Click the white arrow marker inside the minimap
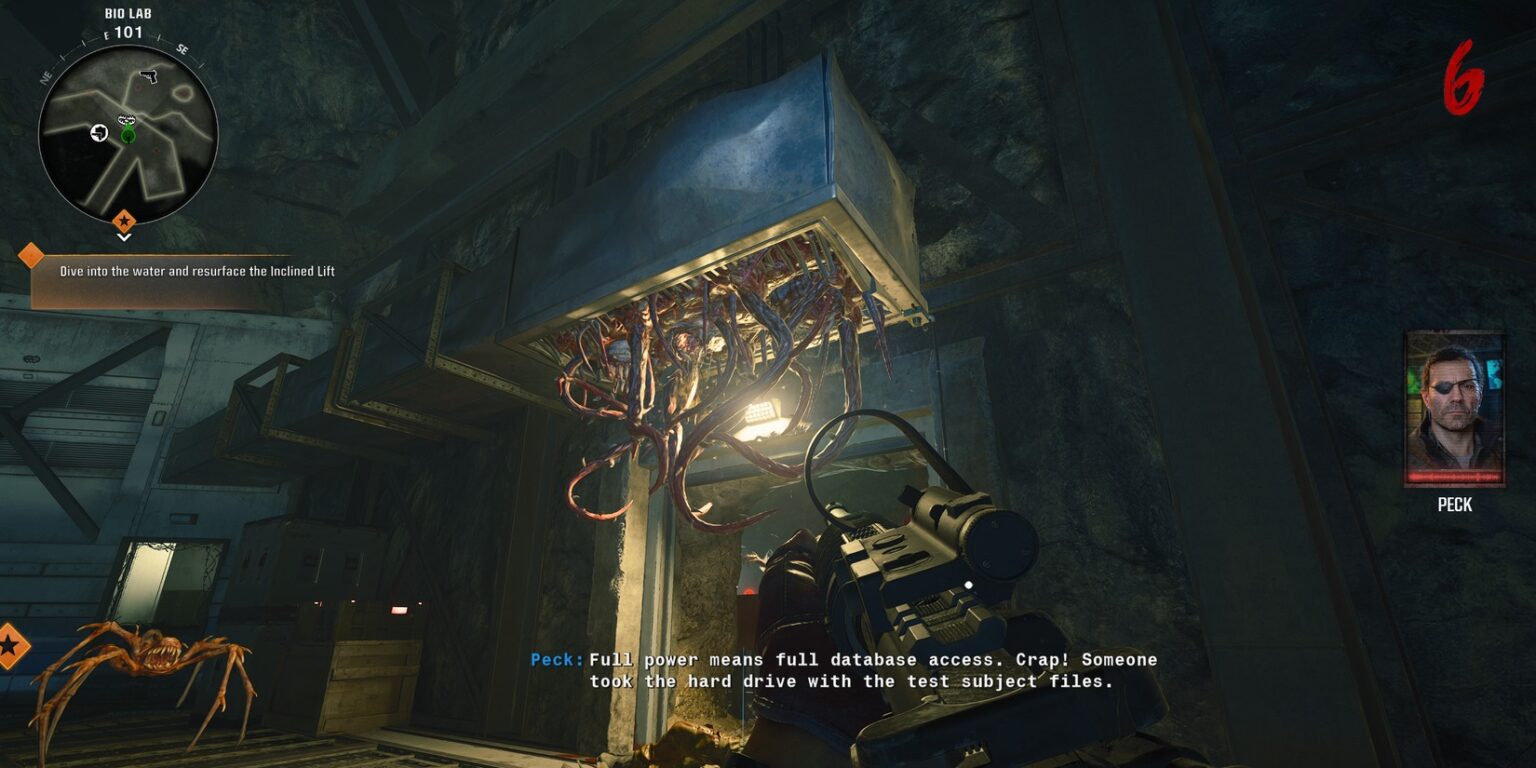 click(x=98, y=132)
